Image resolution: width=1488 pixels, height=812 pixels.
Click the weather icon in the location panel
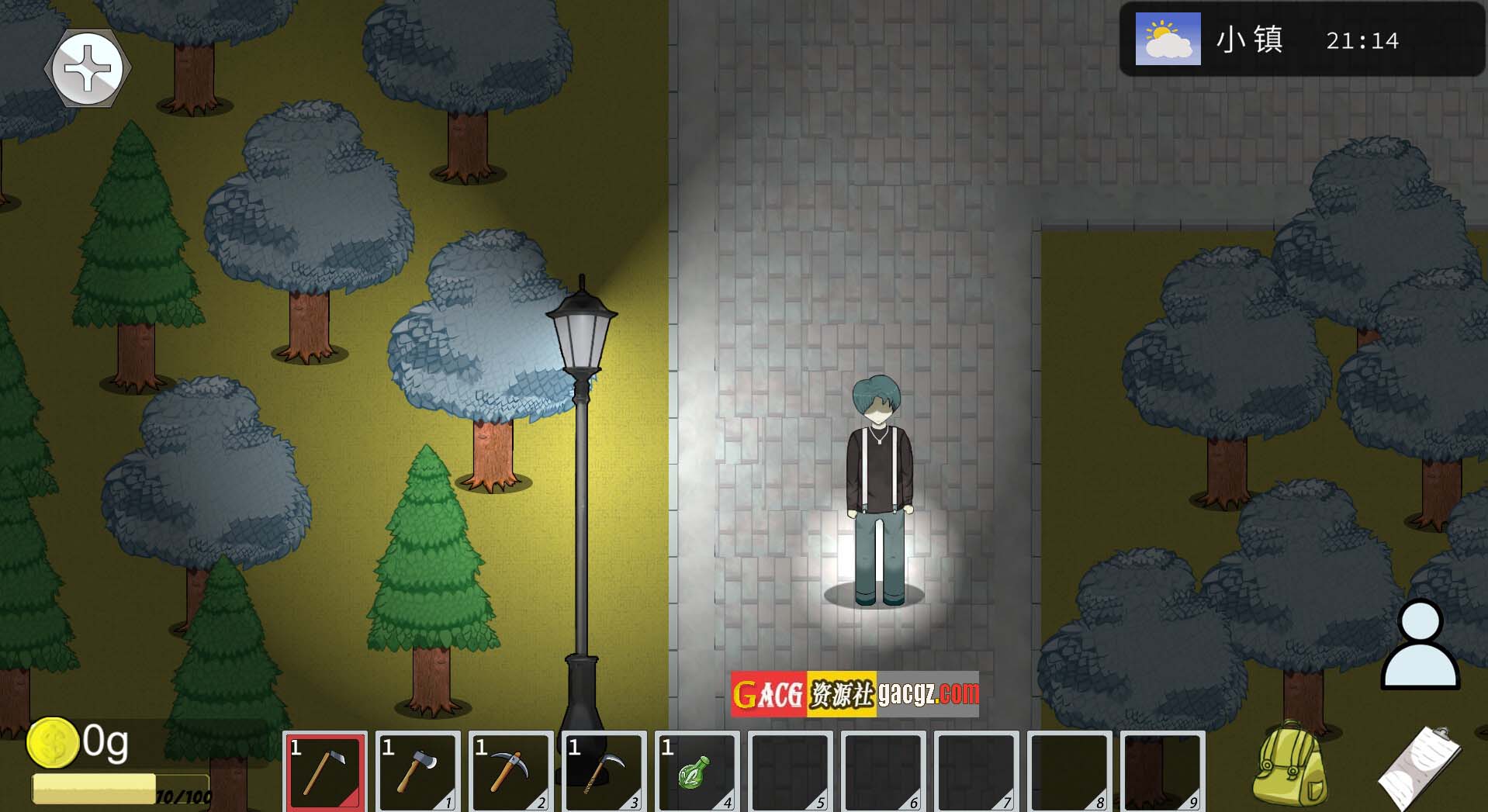(1168, 39)
